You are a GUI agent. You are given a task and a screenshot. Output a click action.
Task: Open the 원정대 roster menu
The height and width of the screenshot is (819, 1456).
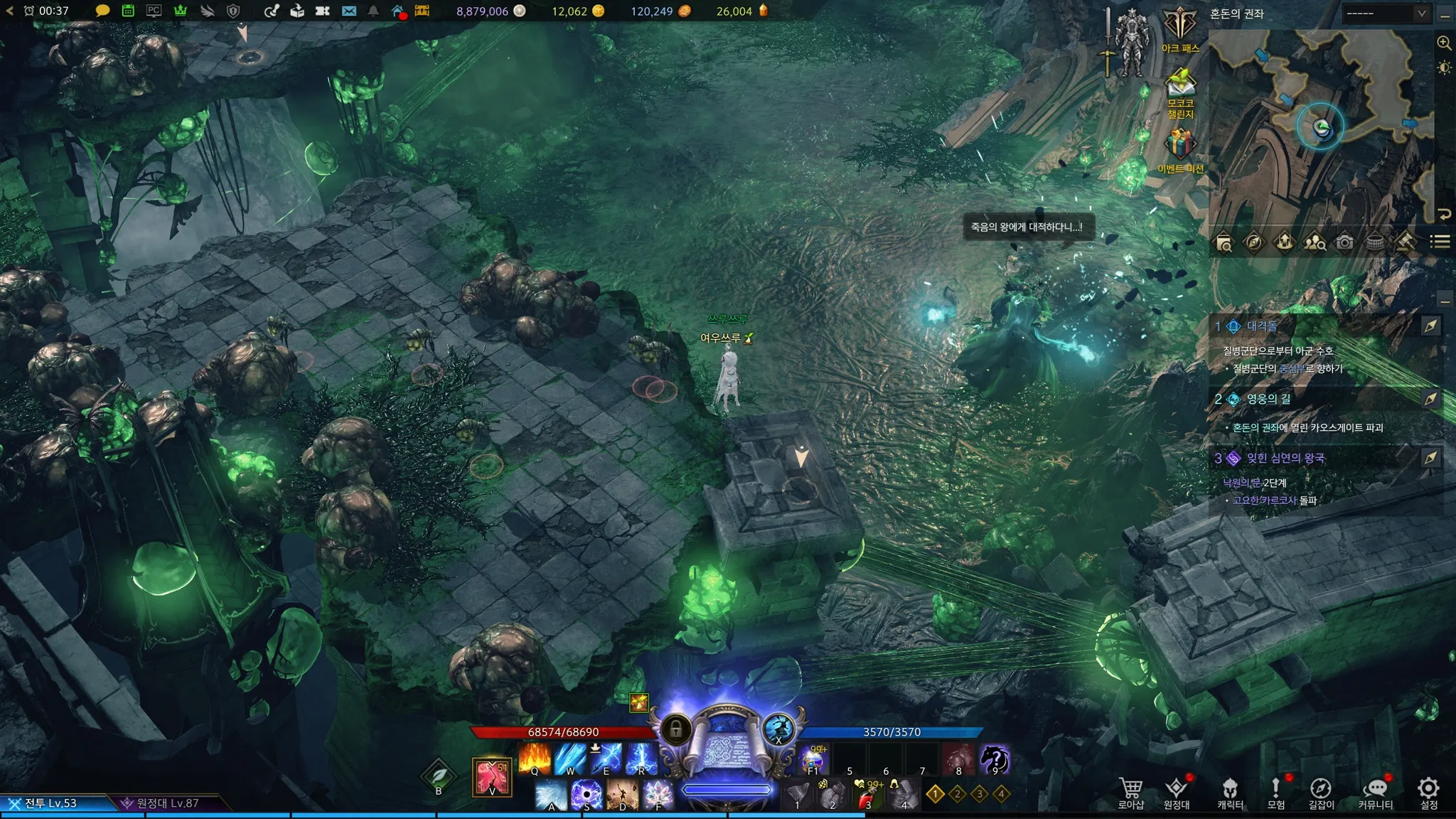(1177, 791)
